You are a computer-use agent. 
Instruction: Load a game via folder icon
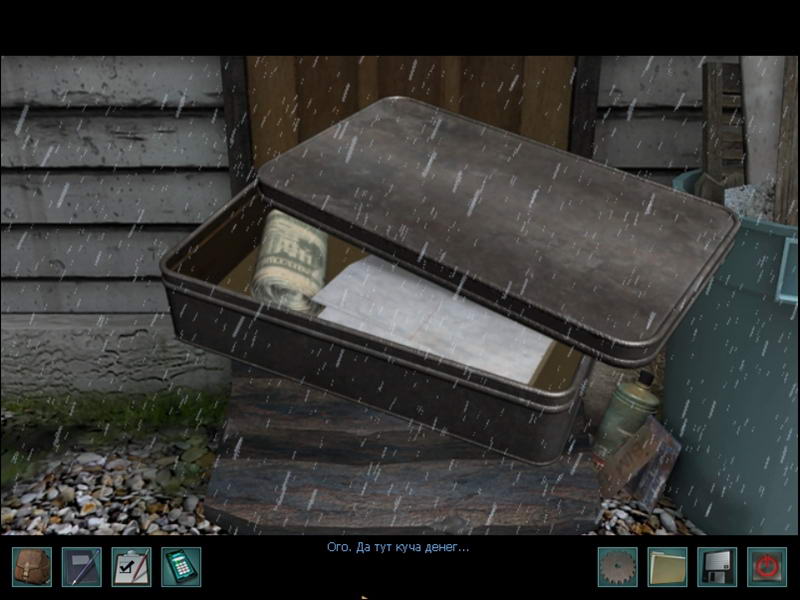pos(667,567)
